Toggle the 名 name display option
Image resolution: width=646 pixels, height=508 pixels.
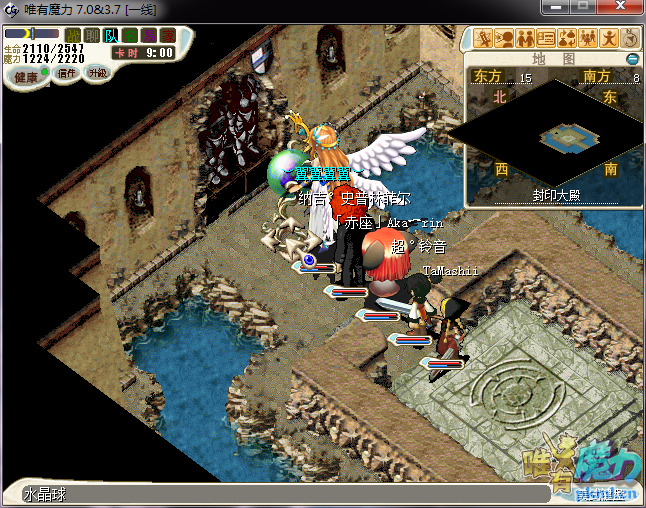[x=130, y=36]
